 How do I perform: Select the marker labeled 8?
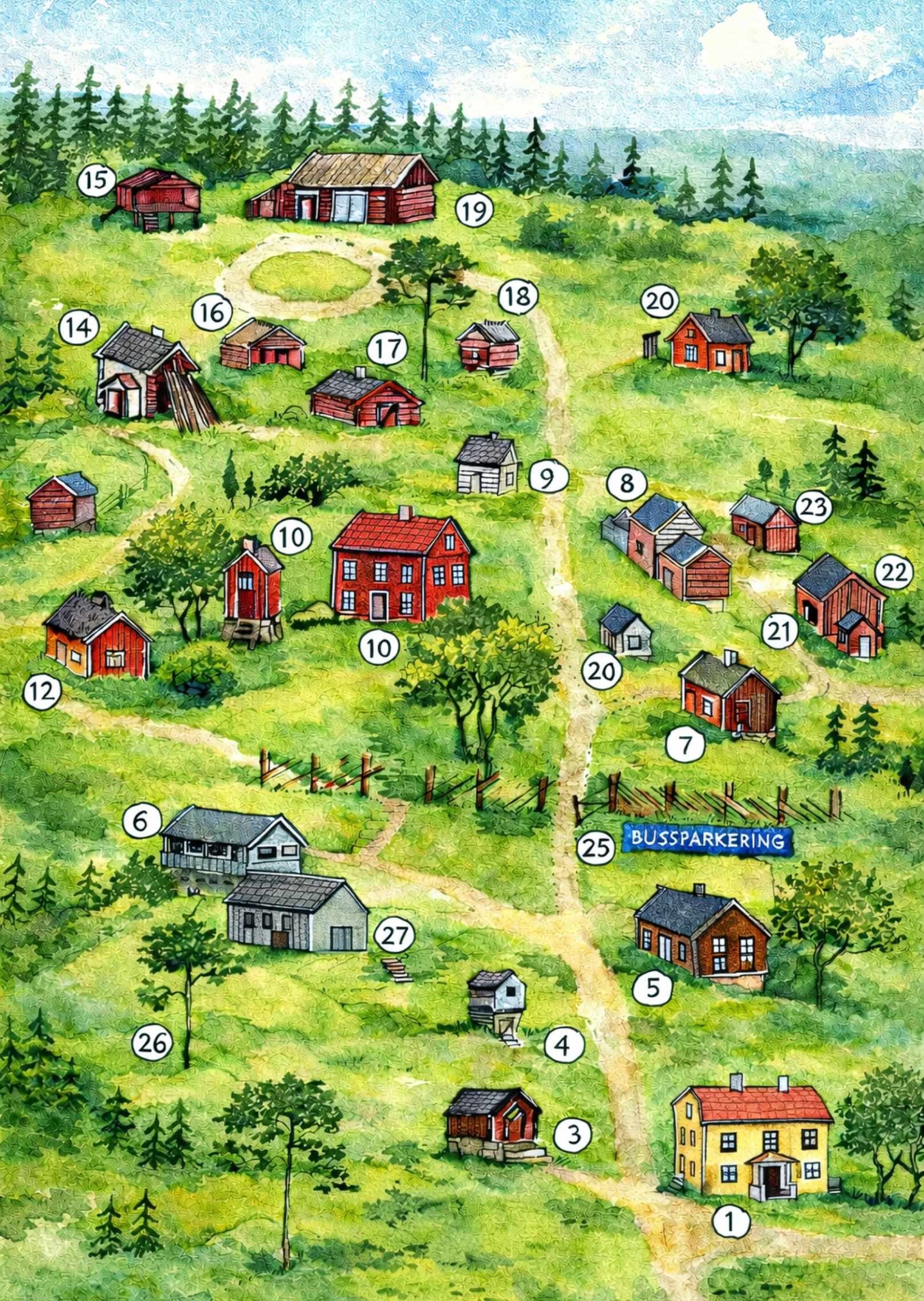pyautogui.click(x=627, y=484)
